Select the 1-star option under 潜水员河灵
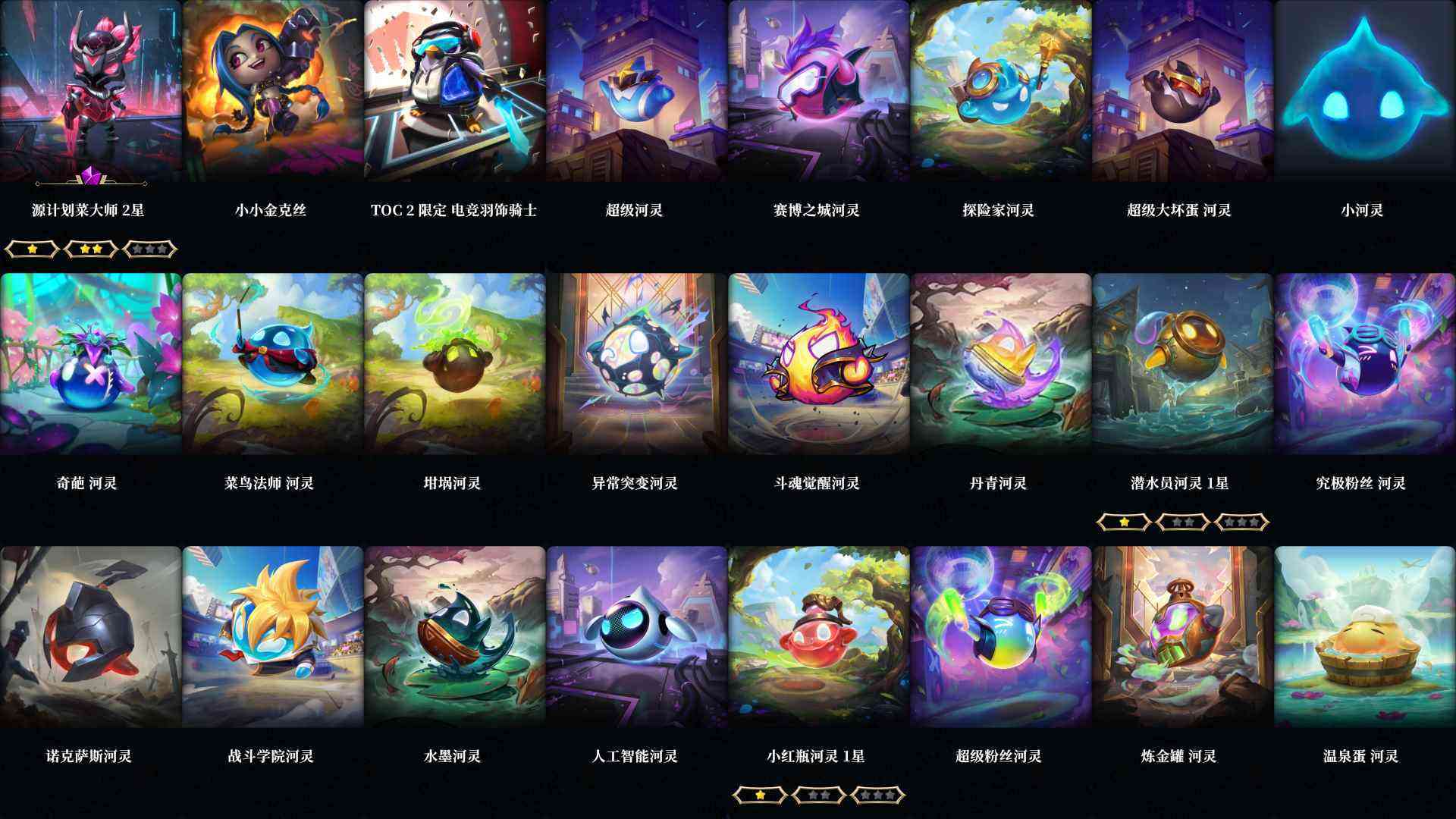 coord(1125,521)
